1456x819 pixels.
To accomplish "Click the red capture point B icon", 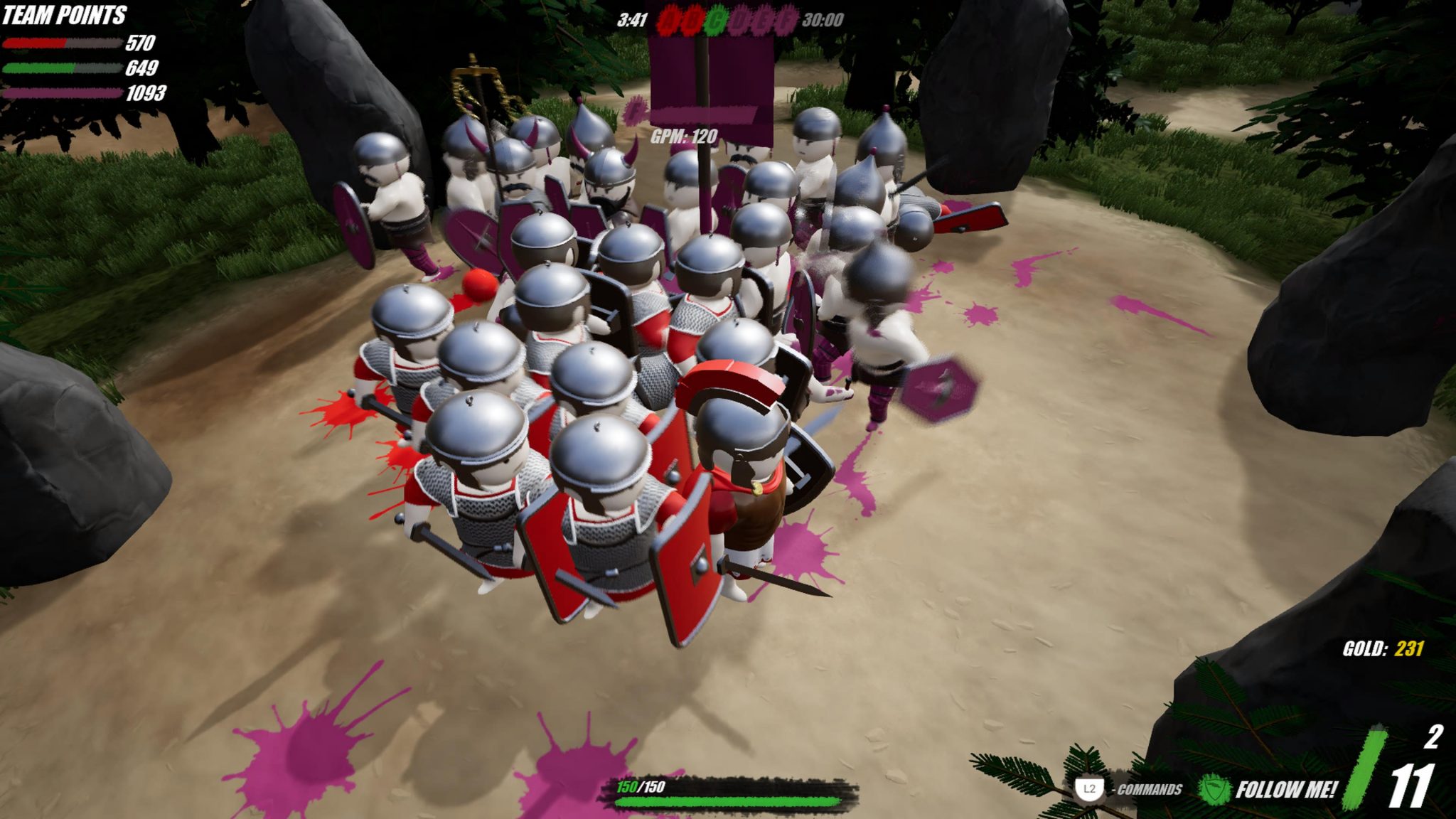I will point(691,18).
